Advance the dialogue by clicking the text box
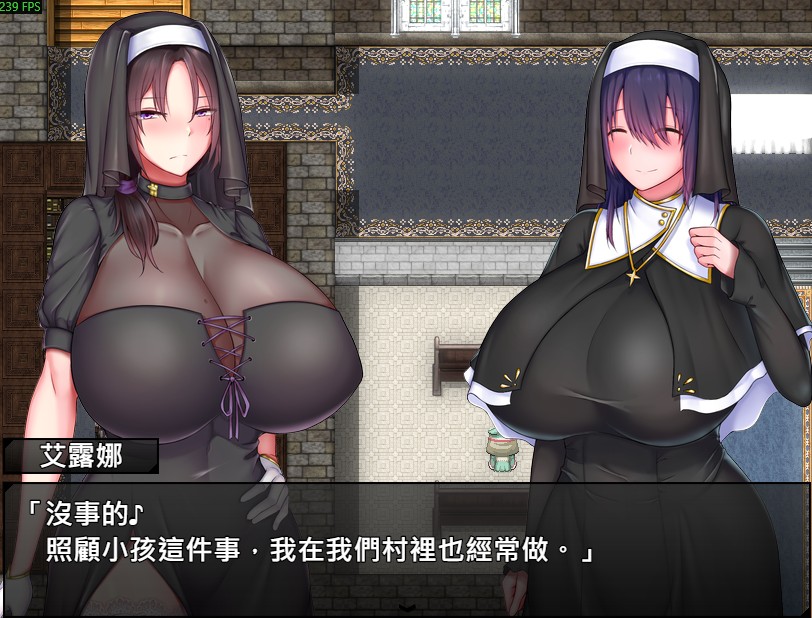 pos(405,540)
